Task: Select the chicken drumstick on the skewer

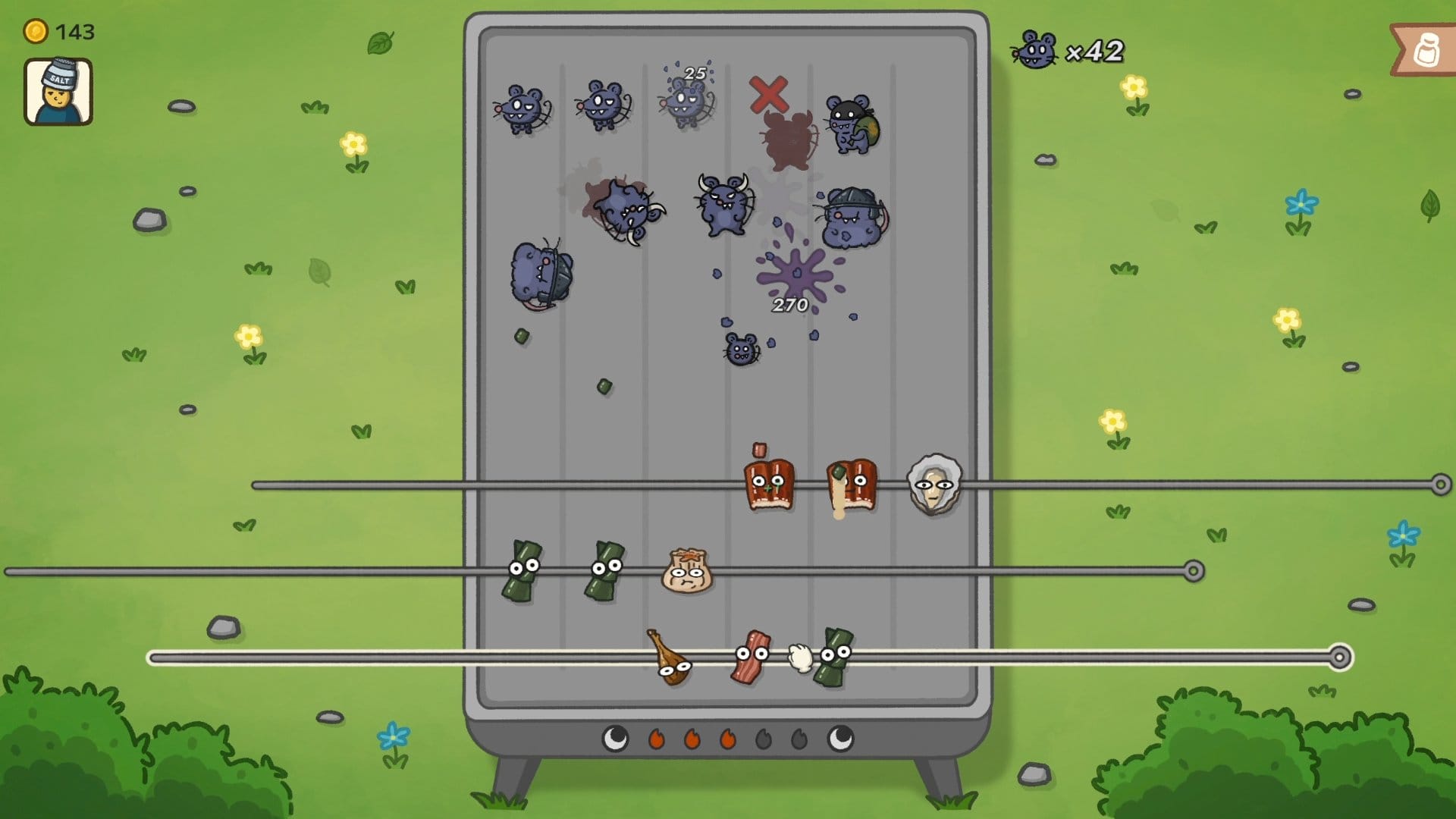Action: pos(669,658)
